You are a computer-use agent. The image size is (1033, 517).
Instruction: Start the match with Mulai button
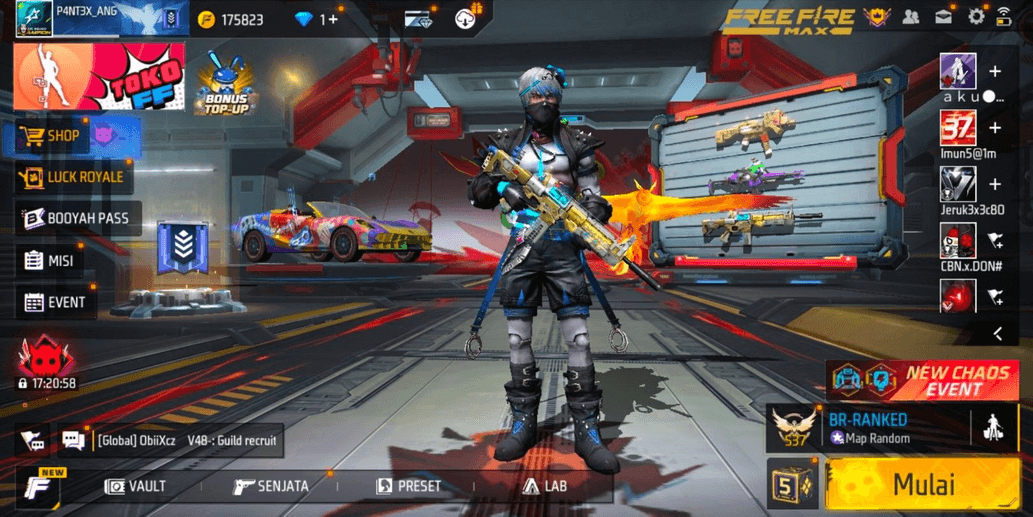point(922,486)
